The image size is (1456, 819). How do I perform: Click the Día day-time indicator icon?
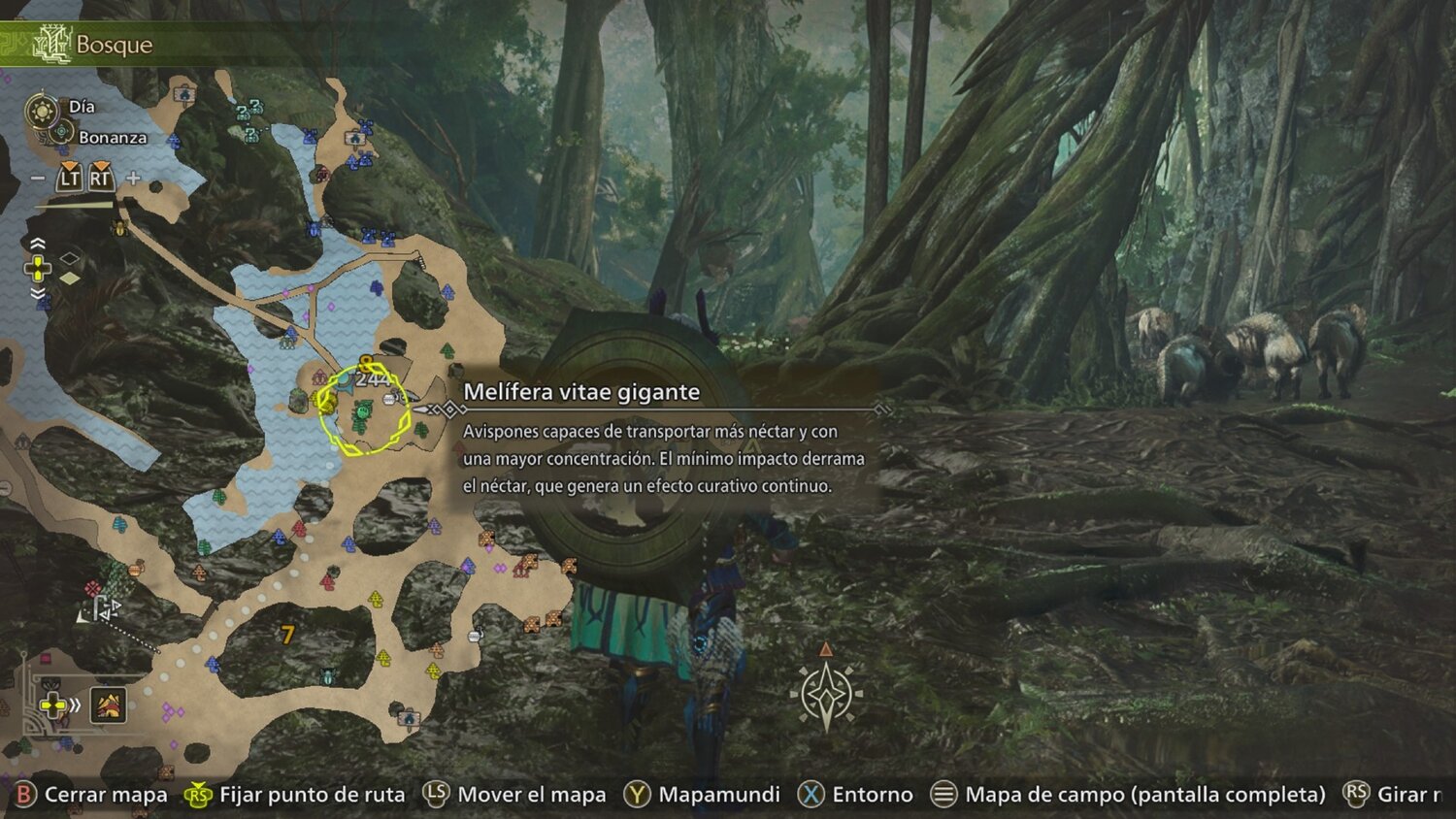[42, 108]
